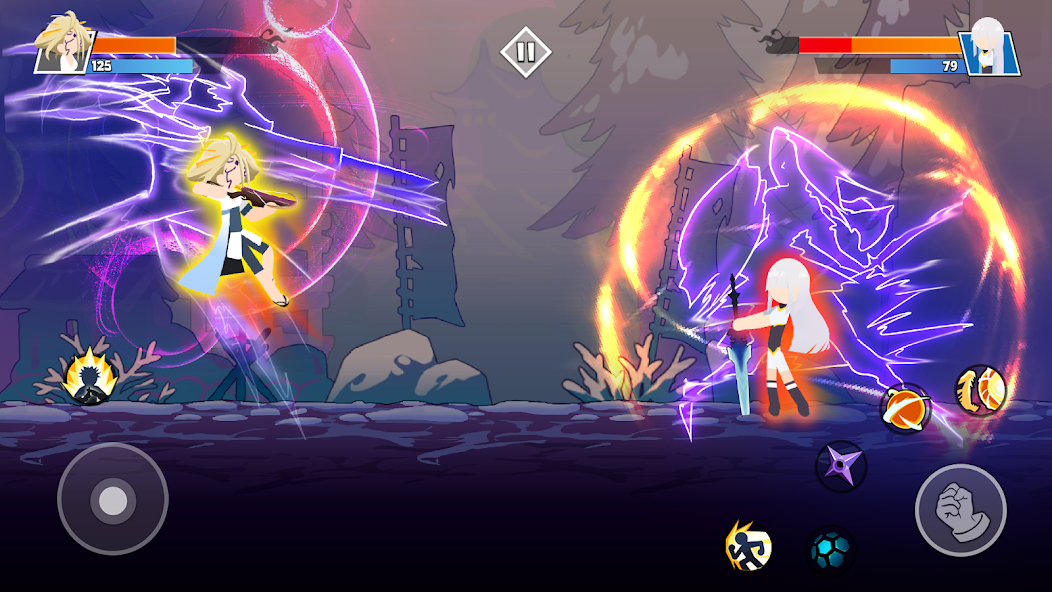Pause the fight with the diamond button
Screen dimensions: 1052x592
[x=526, y=52]
